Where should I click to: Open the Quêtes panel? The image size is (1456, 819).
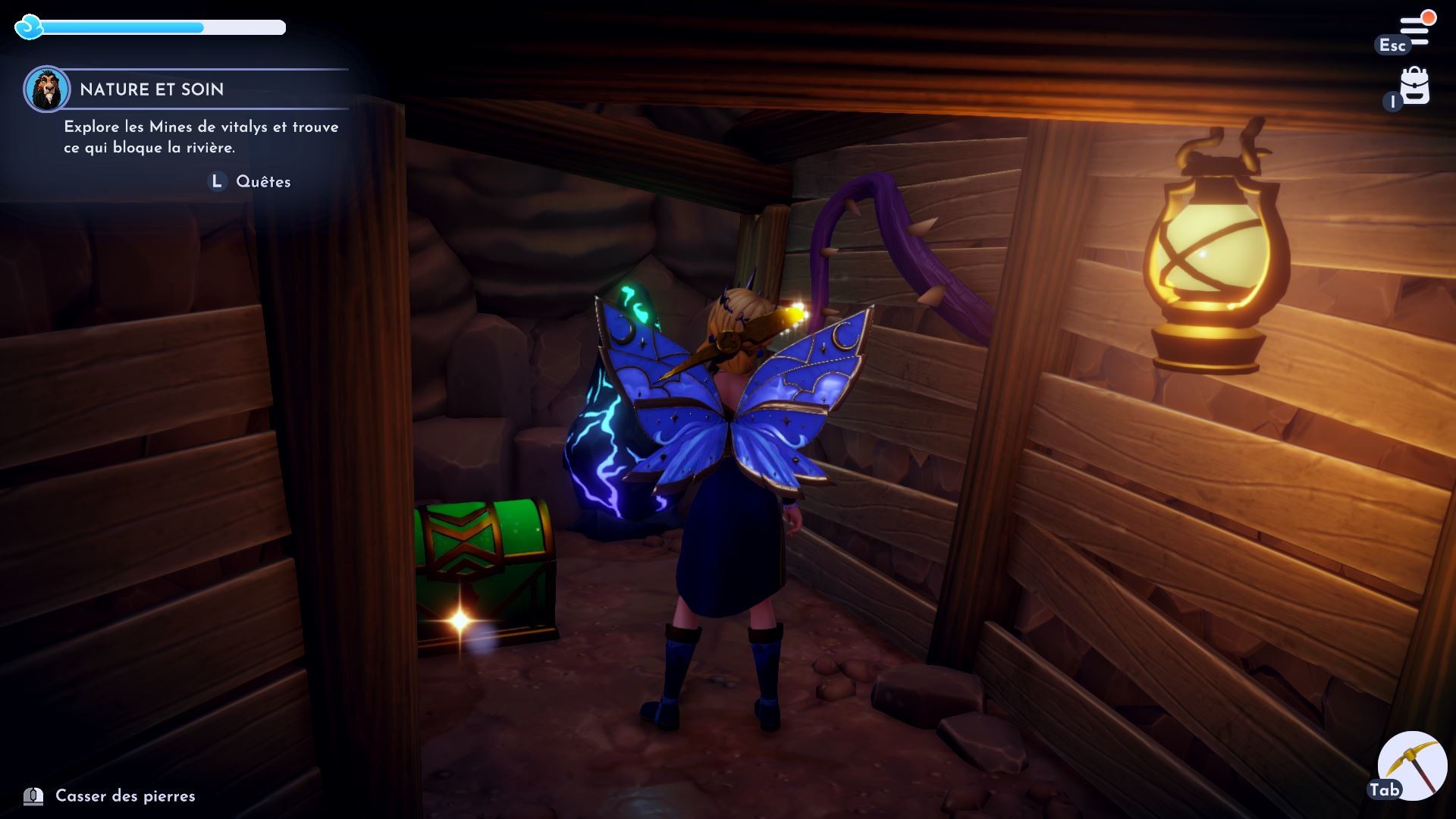click(263, 181)
